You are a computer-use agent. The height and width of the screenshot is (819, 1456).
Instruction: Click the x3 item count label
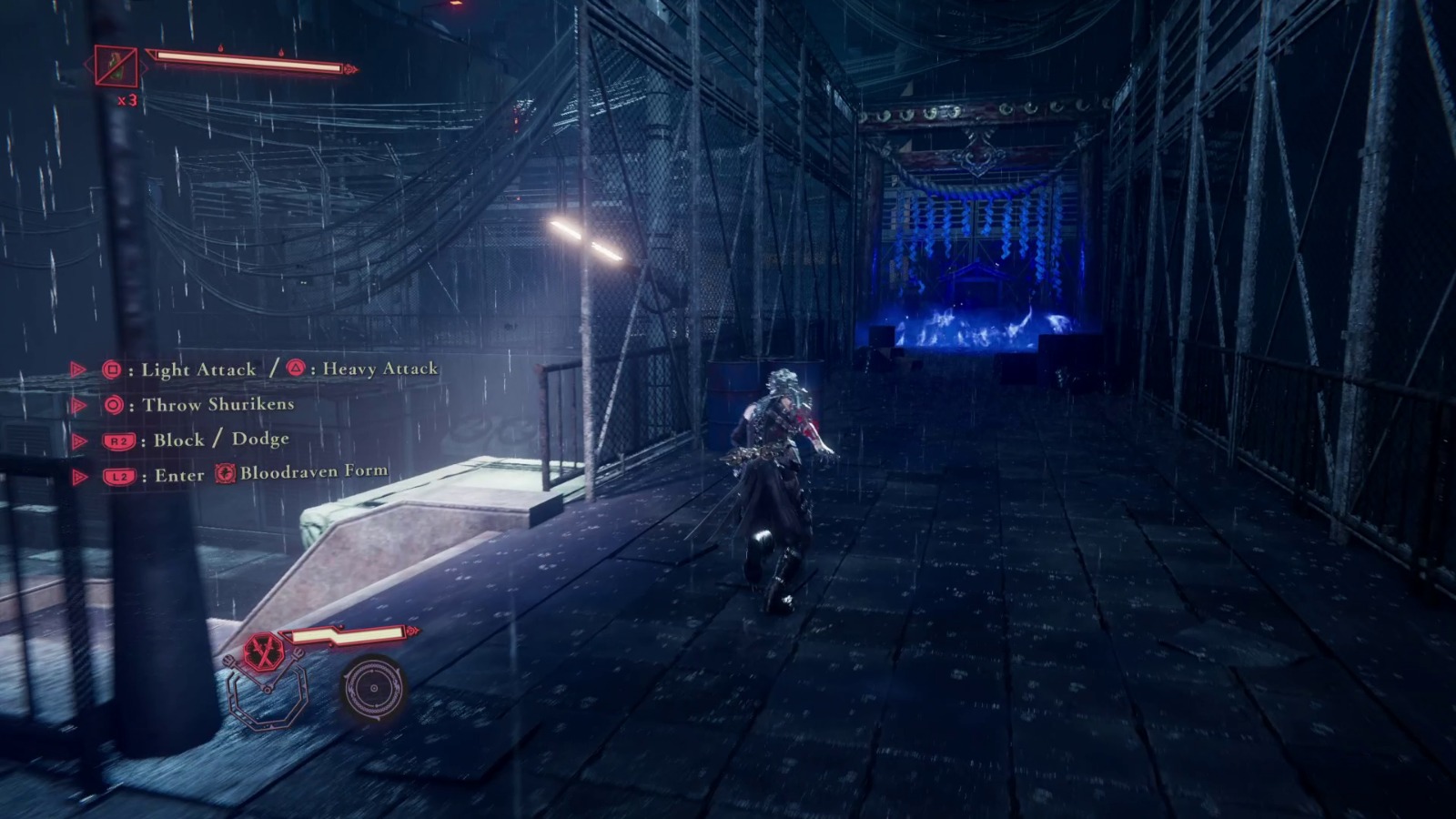click(127, 100)
